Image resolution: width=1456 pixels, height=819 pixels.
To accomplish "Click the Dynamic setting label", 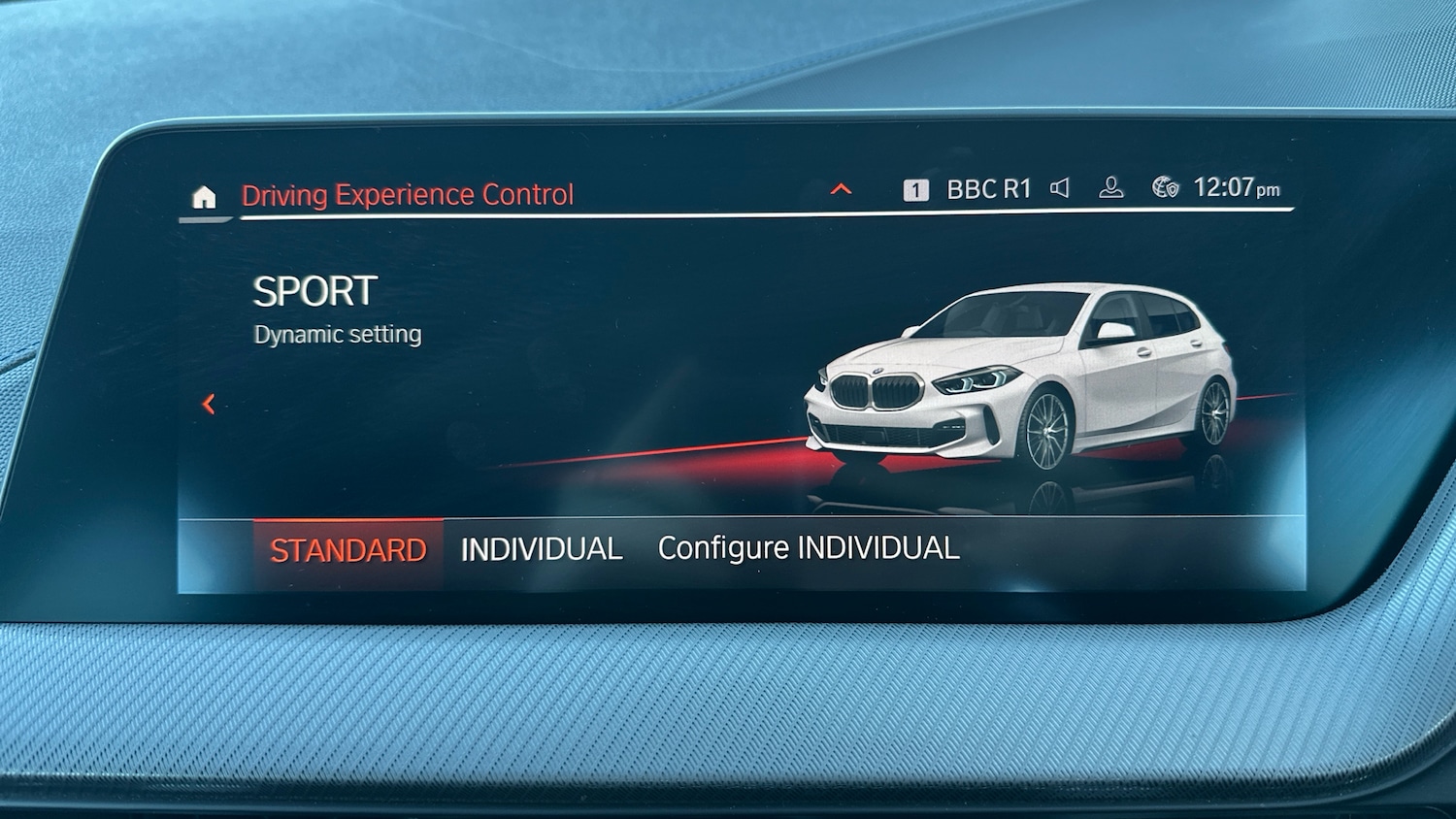I will 337,334.
